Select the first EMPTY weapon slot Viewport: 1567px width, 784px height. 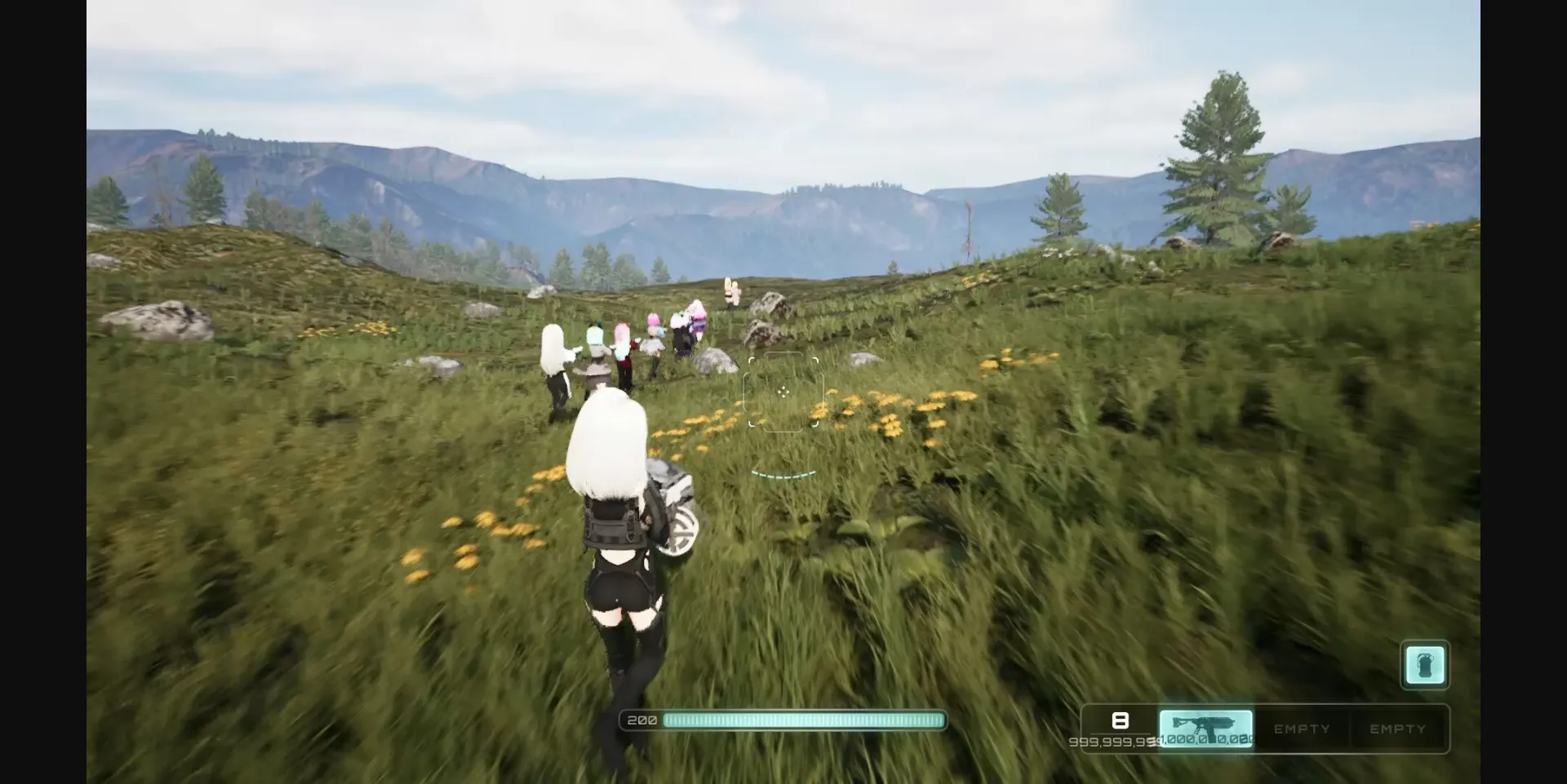[1301, 729]
